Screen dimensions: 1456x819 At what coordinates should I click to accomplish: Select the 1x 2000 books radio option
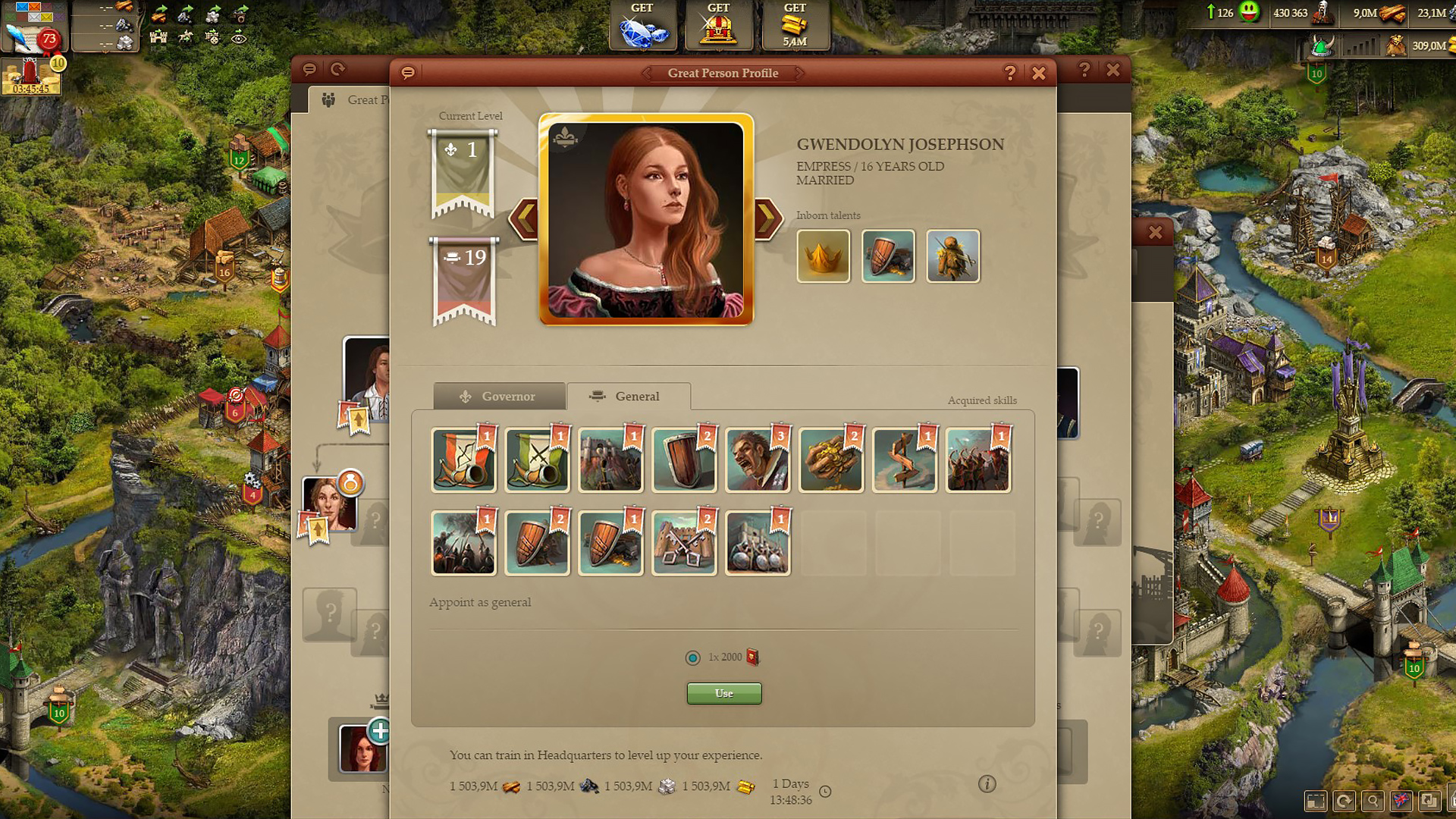(x=692, y=657)
